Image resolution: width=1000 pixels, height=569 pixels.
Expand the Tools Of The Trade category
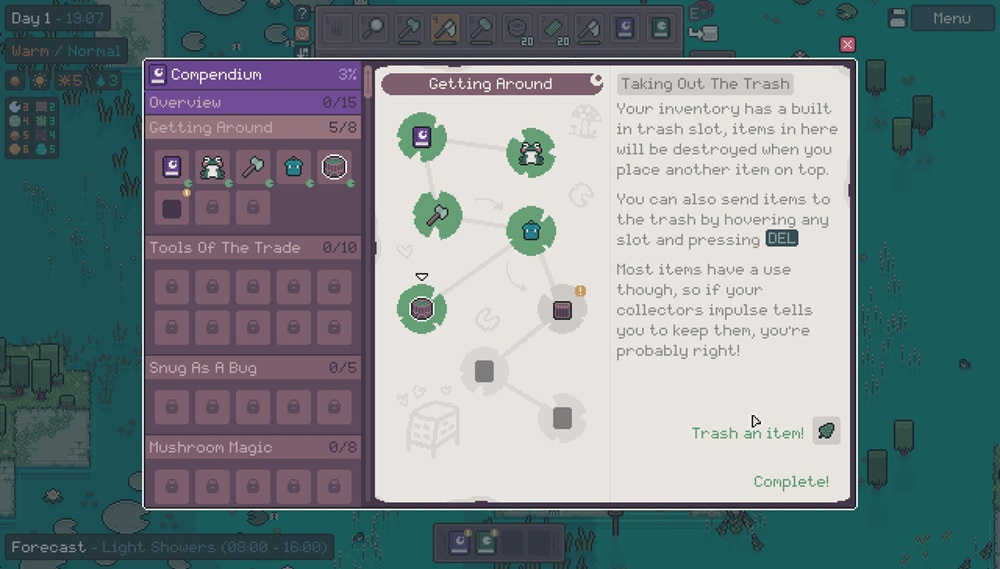tap(254, 247)
